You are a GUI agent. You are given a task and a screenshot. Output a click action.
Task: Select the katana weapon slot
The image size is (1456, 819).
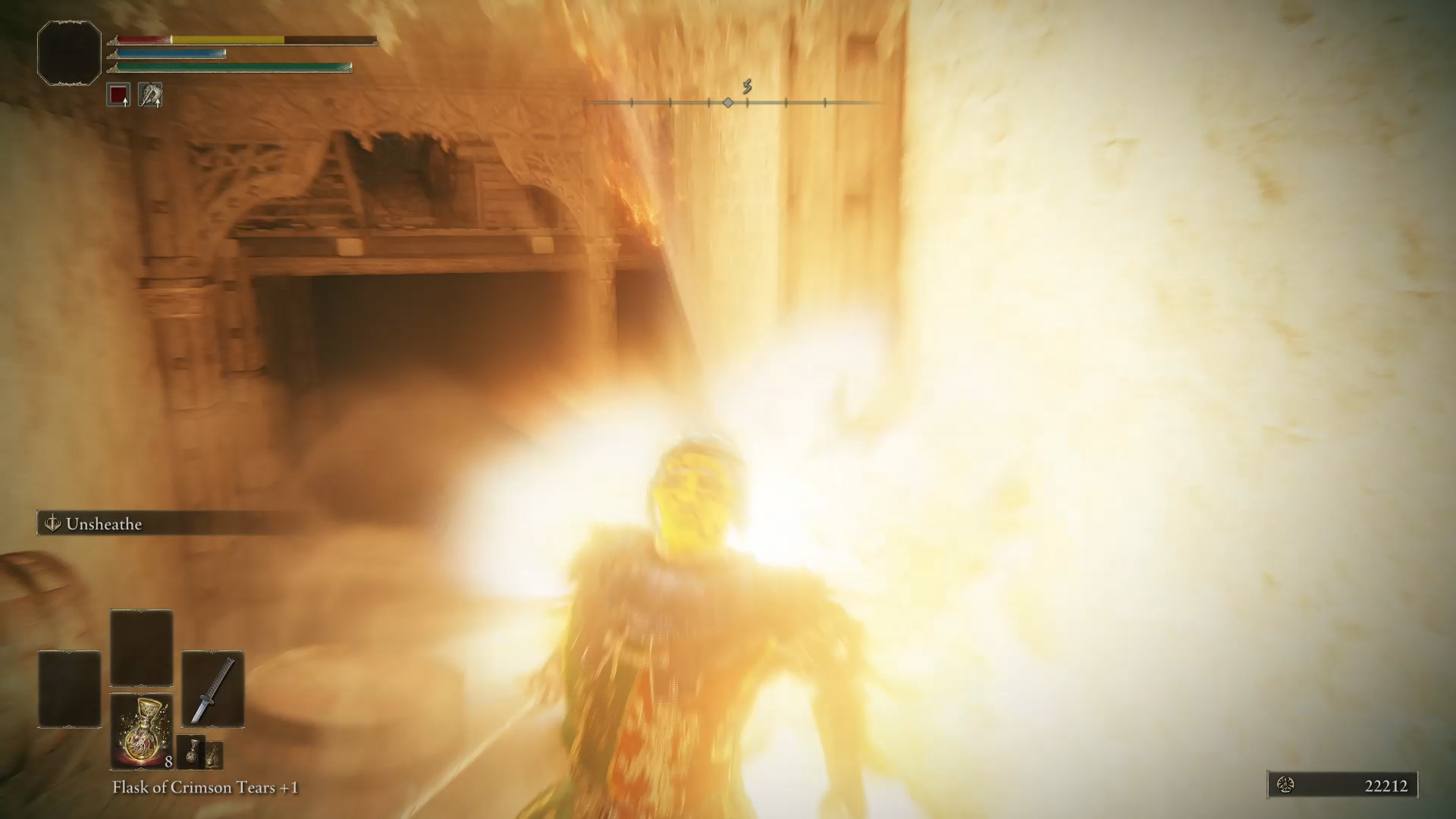click(x=212, y=689)
